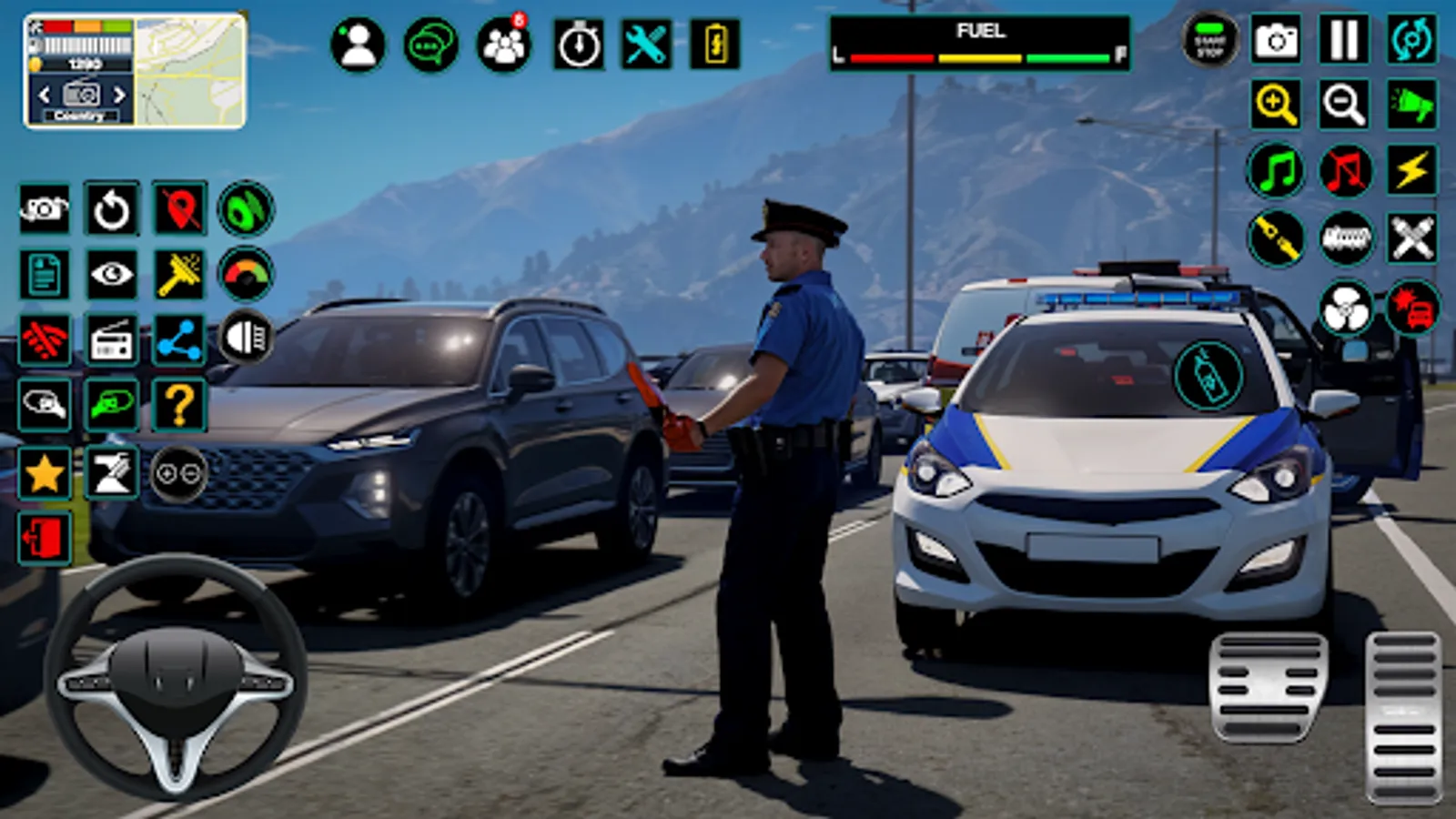
Task: Toggle the engine Start/Stop switch
Action: coord(1210,40)
